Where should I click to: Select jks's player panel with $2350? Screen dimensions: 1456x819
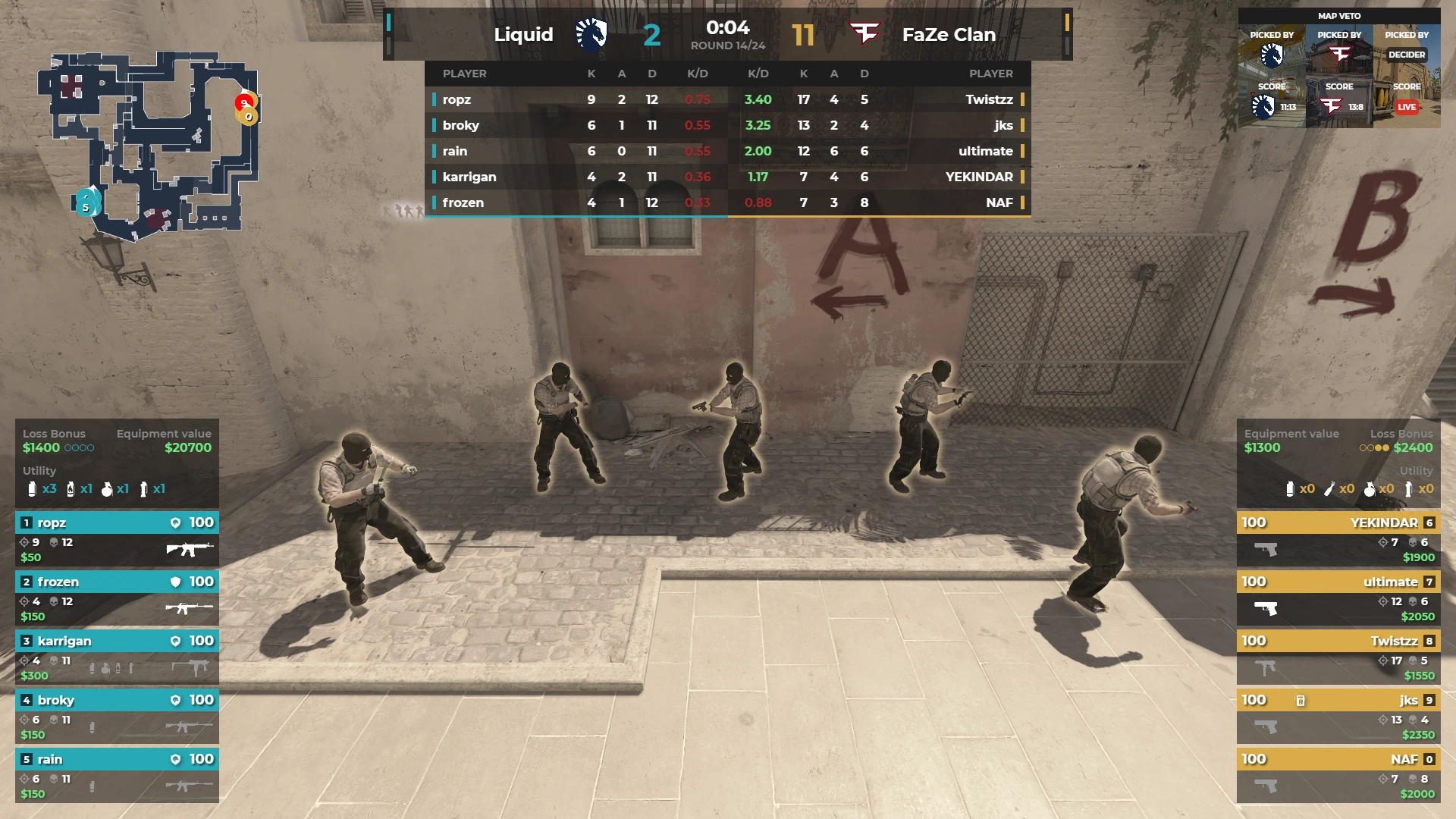pyautogui.click(x=1338, y=717)
